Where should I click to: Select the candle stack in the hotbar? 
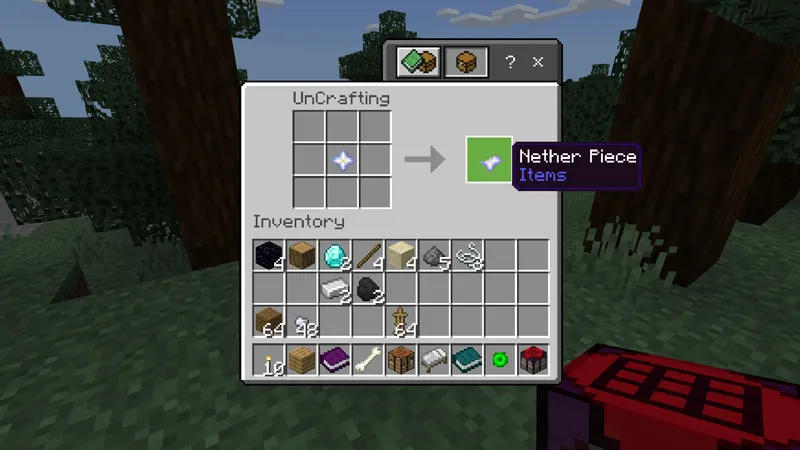pos(268,360)
